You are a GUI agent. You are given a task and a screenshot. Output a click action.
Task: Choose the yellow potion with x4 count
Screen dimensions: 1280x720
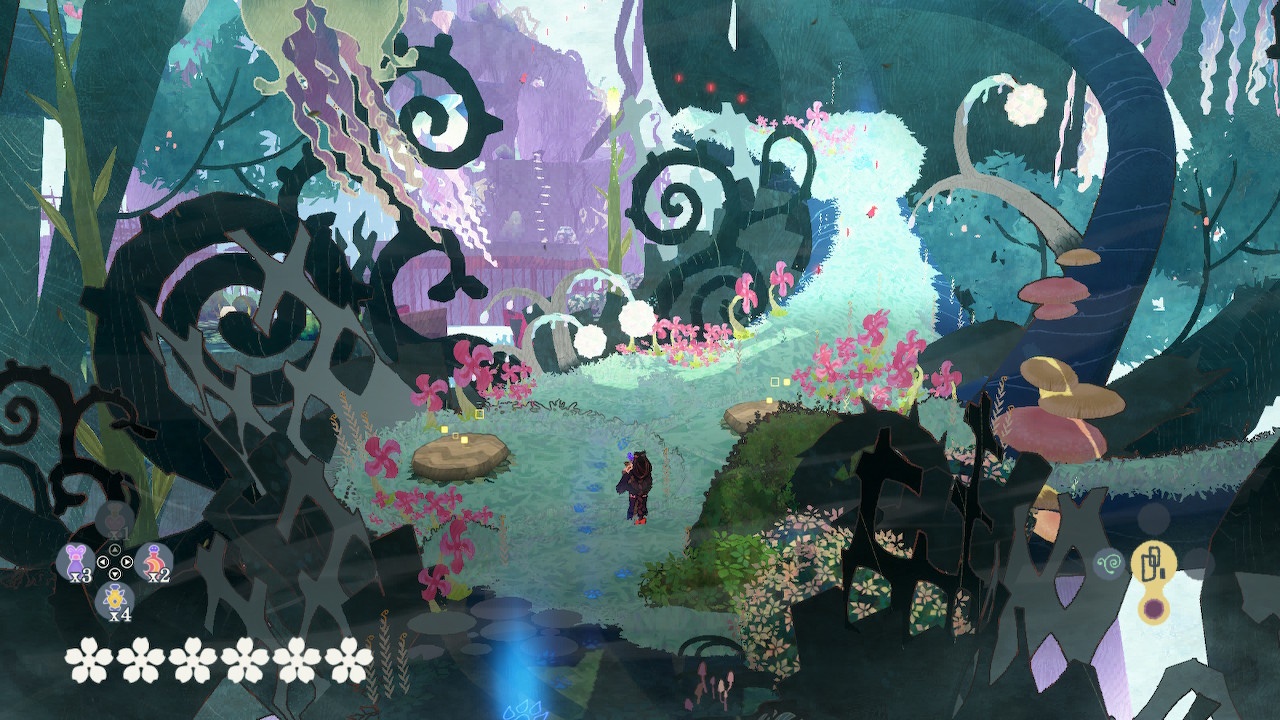point(115,598)
